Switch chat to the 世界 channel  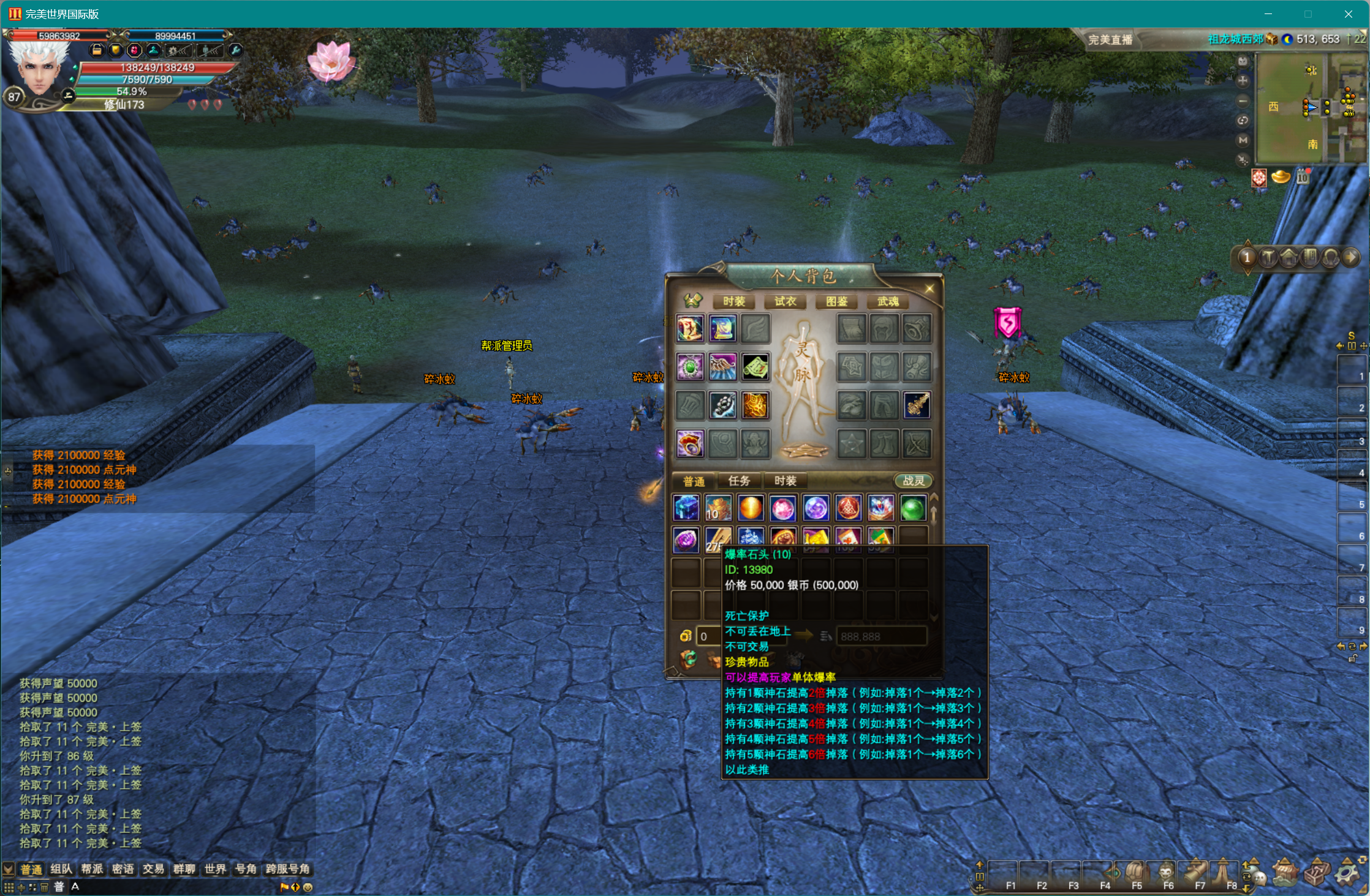click(x=215, y=869)
